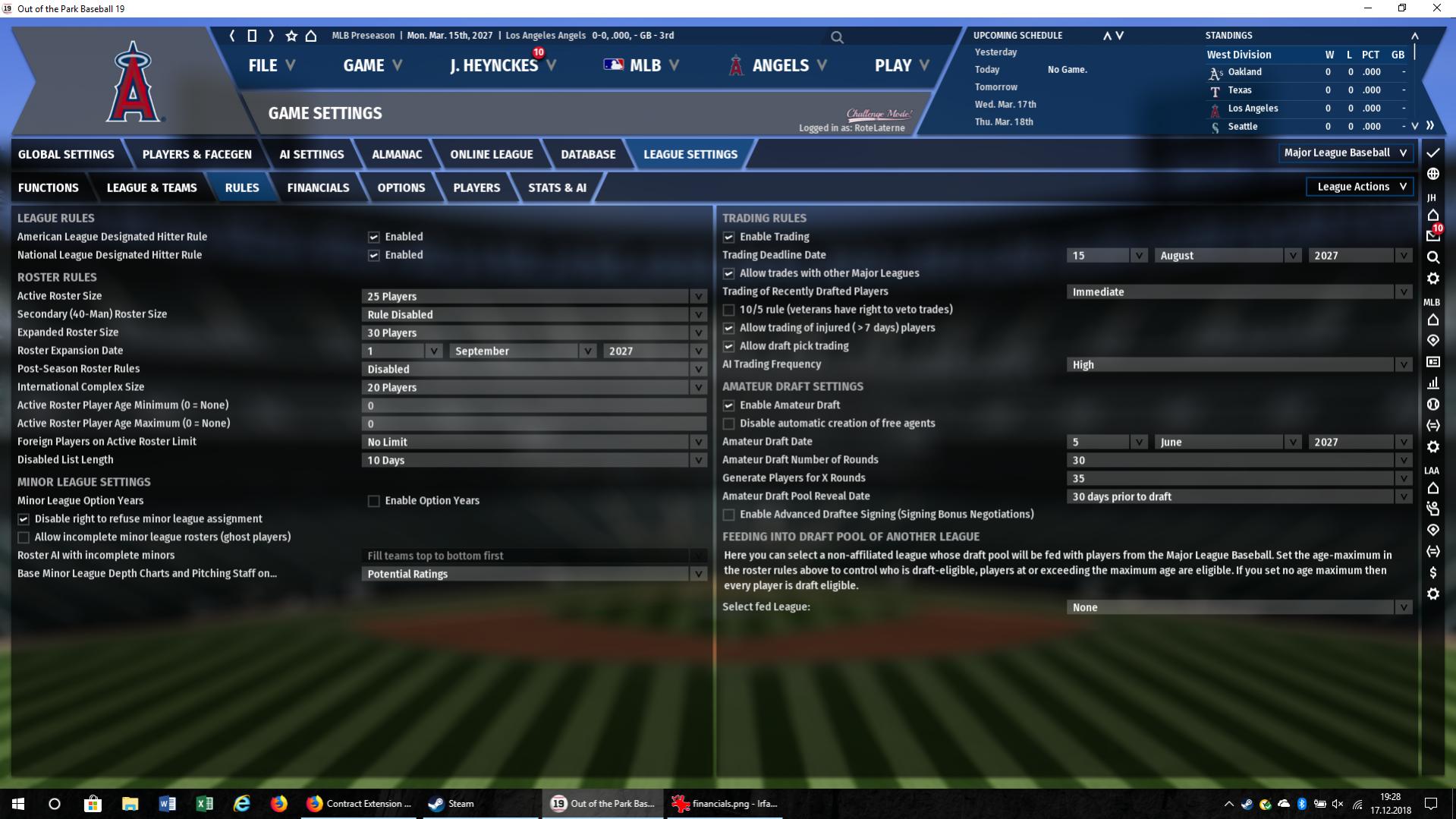Toggle Enable Amateur Draft checkbox
1456x819 pixels.
tap(728, 405)
